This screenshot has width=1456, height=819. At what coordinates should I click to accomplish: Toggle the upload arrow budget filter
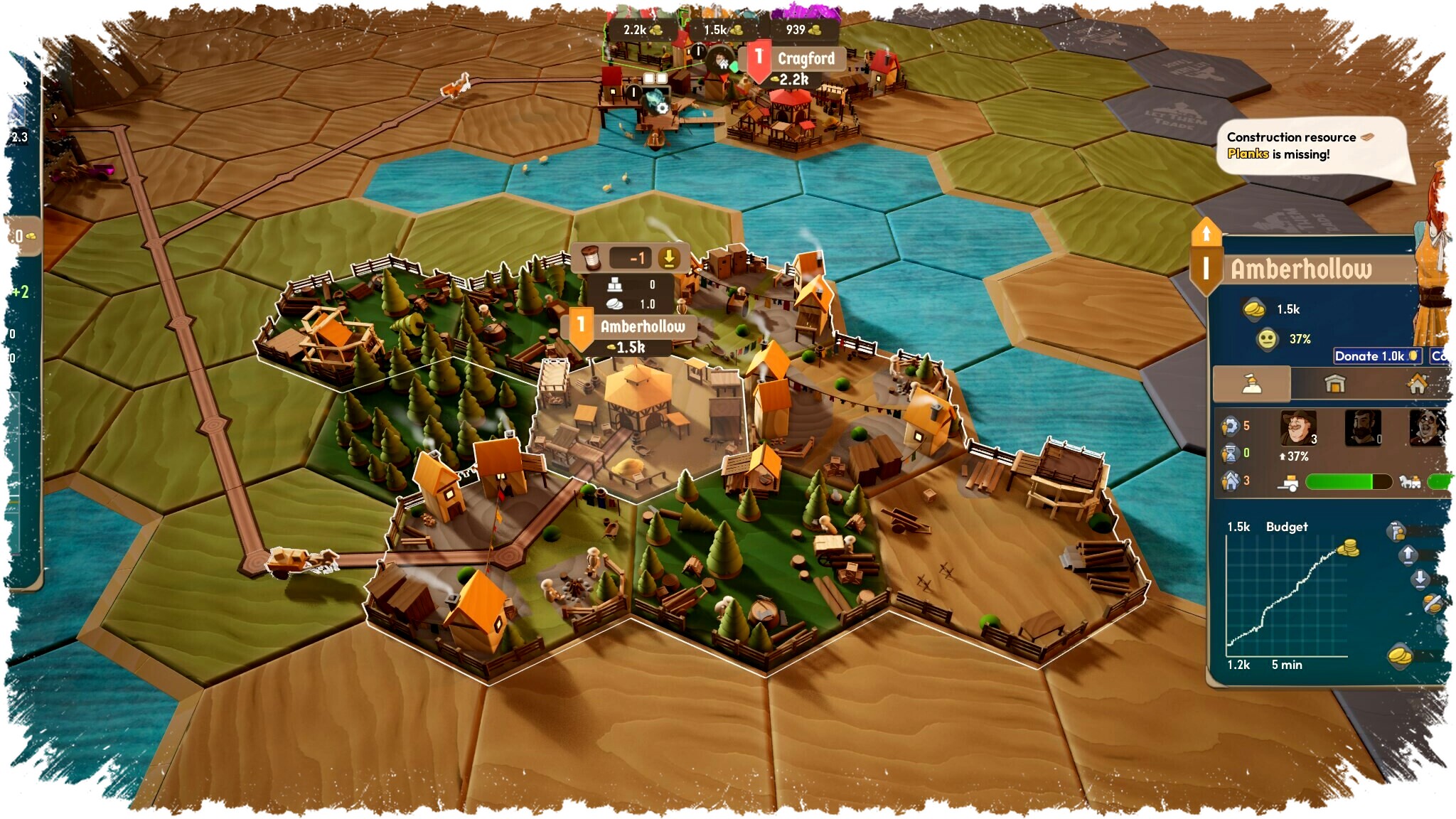click(x=1408, y=555)
